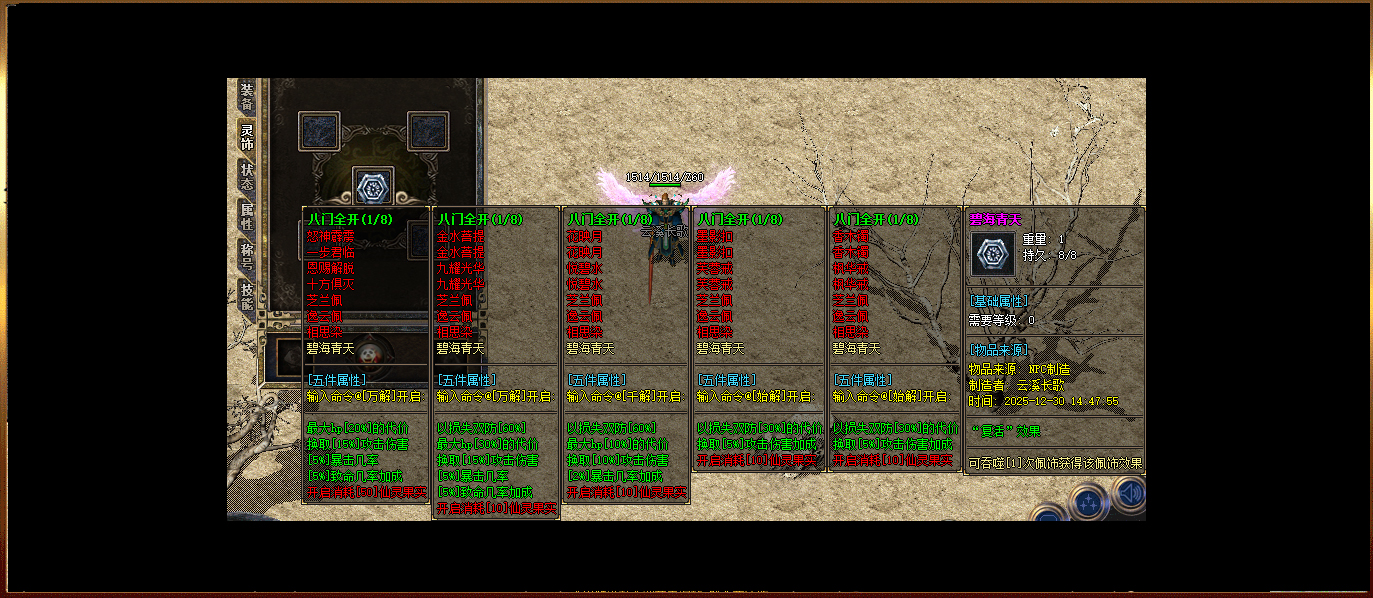Image resolution: width=1373 pixels, height=598 pixels.
Task: Toggle the speaker sound button
Action: (1130, 494)
